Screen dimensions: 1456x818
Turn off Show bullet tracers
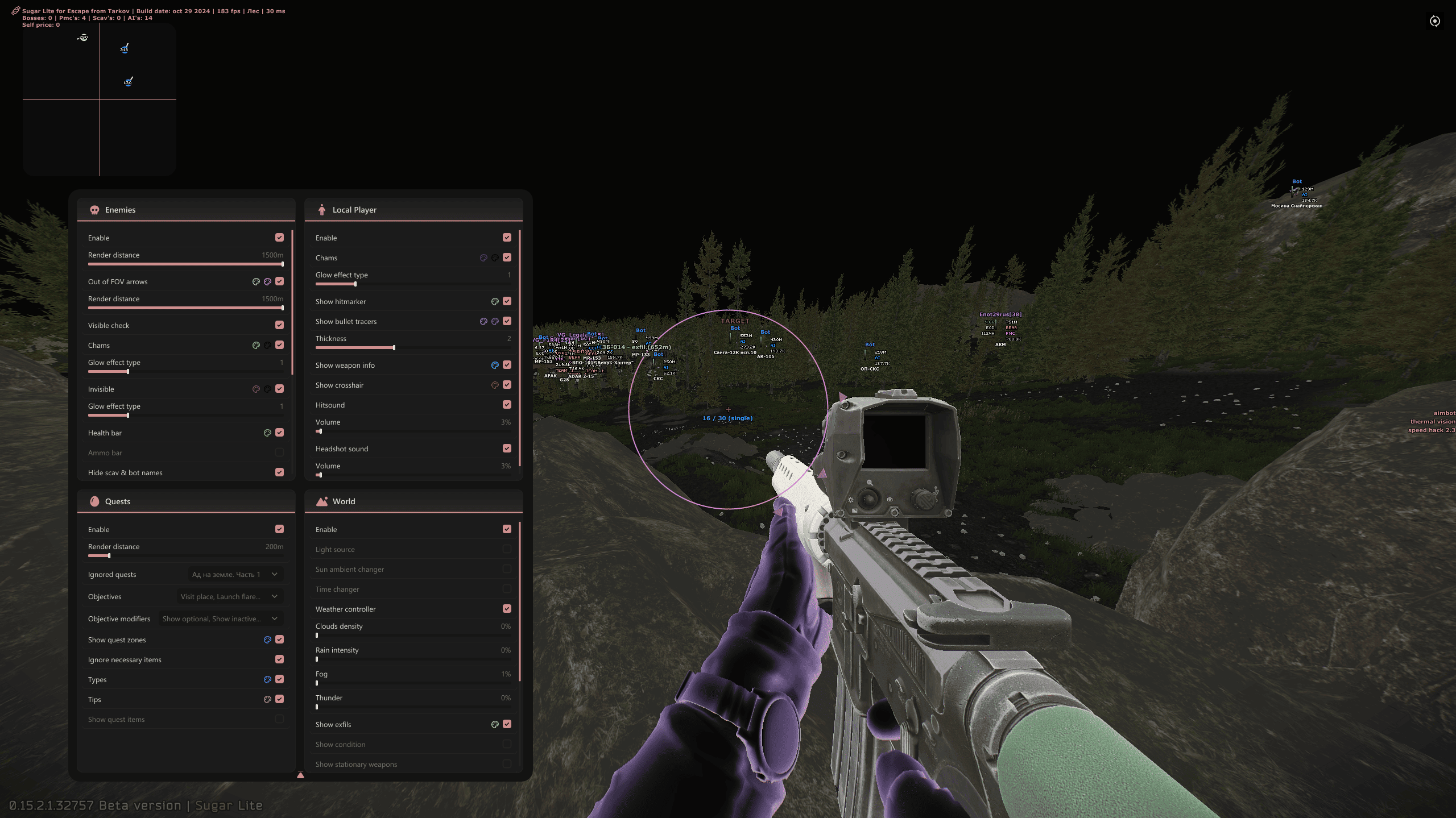click(x=507, y=321)
